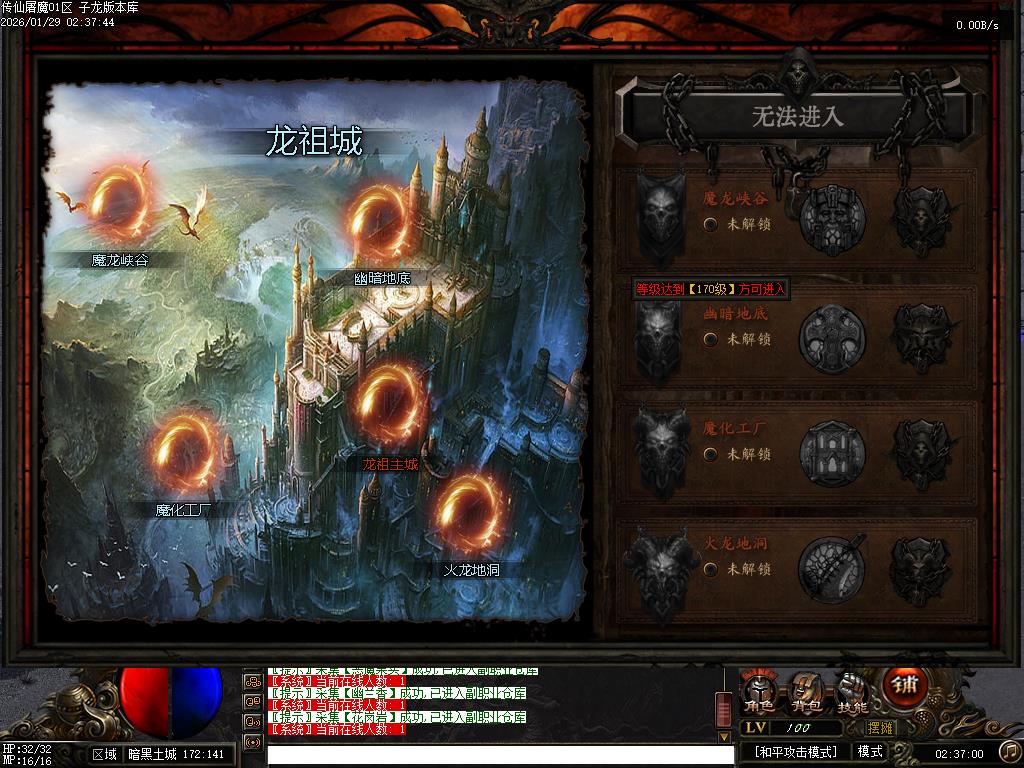Open the 背包 bag inventory

click(807, 692)
